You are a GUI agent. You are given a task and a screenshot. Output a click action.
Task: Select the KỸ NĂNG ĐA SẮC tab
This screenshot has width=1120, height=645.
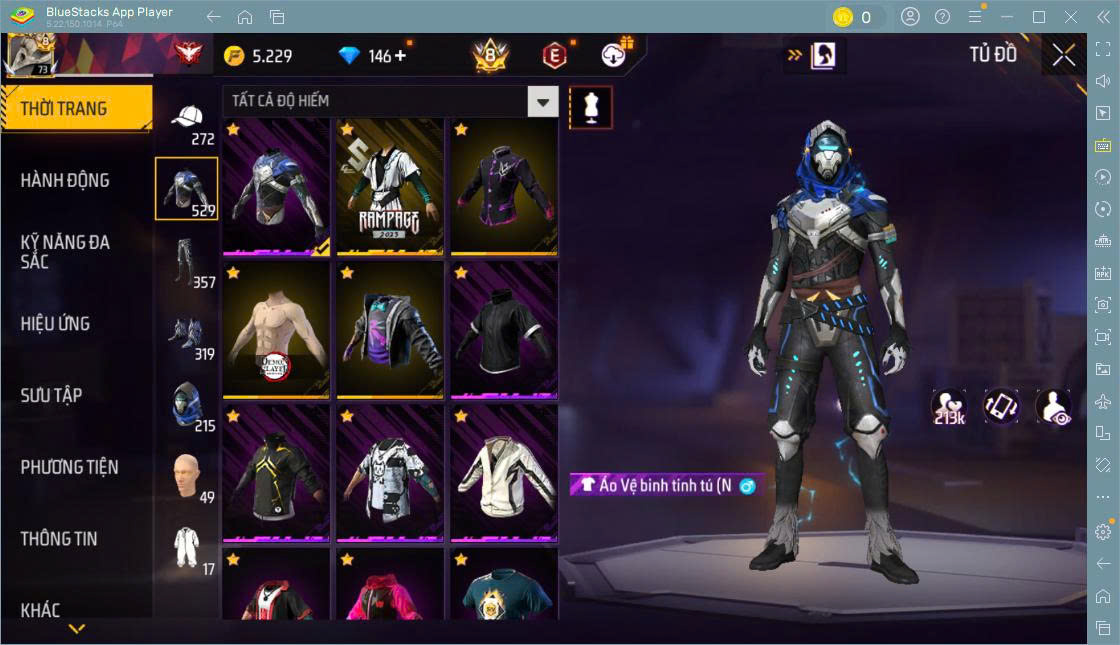[x=66, y=252]
